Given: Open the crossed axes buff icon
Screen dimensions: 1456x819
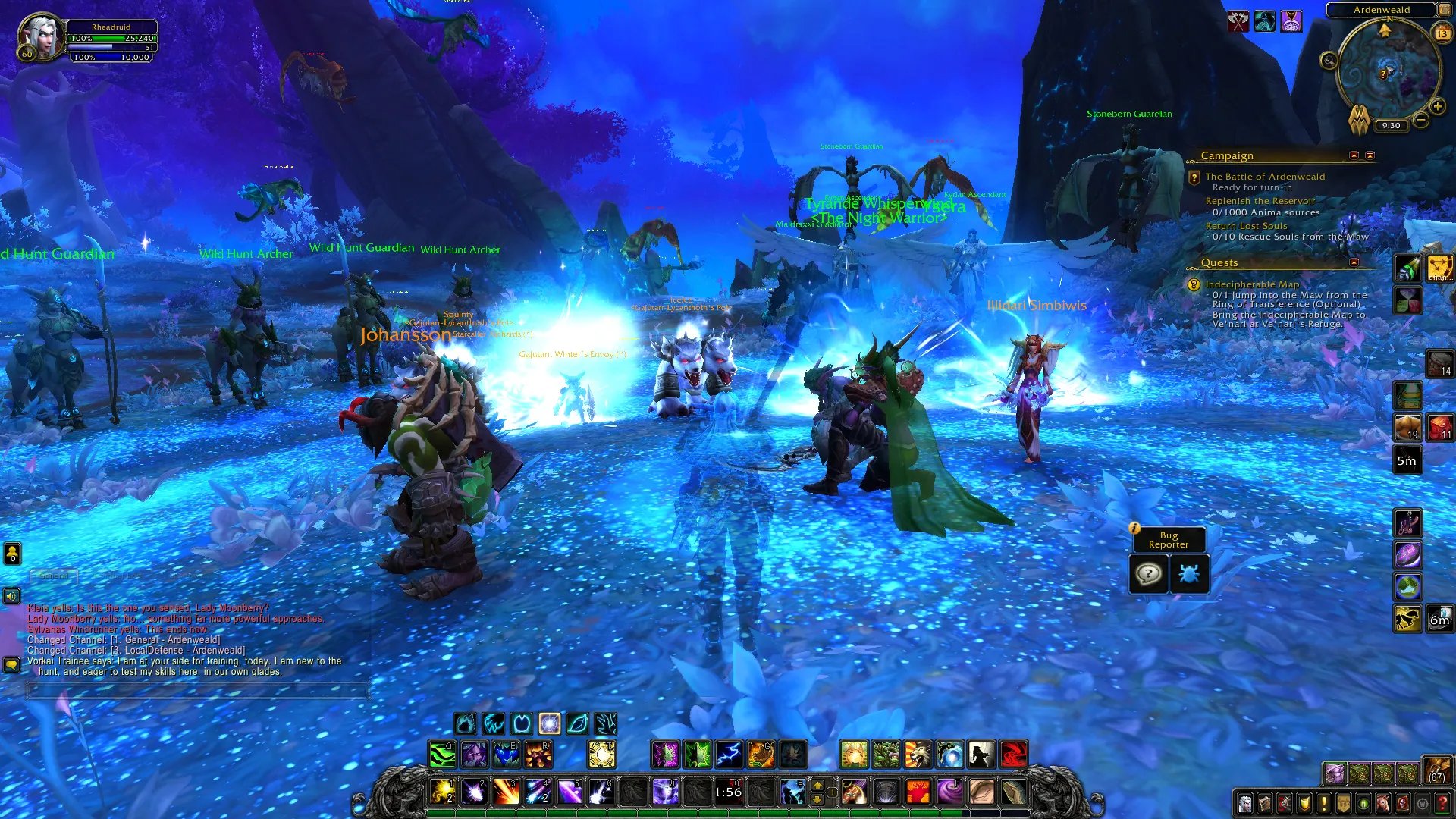Looking at the screenshot, I should point(1238,21).
